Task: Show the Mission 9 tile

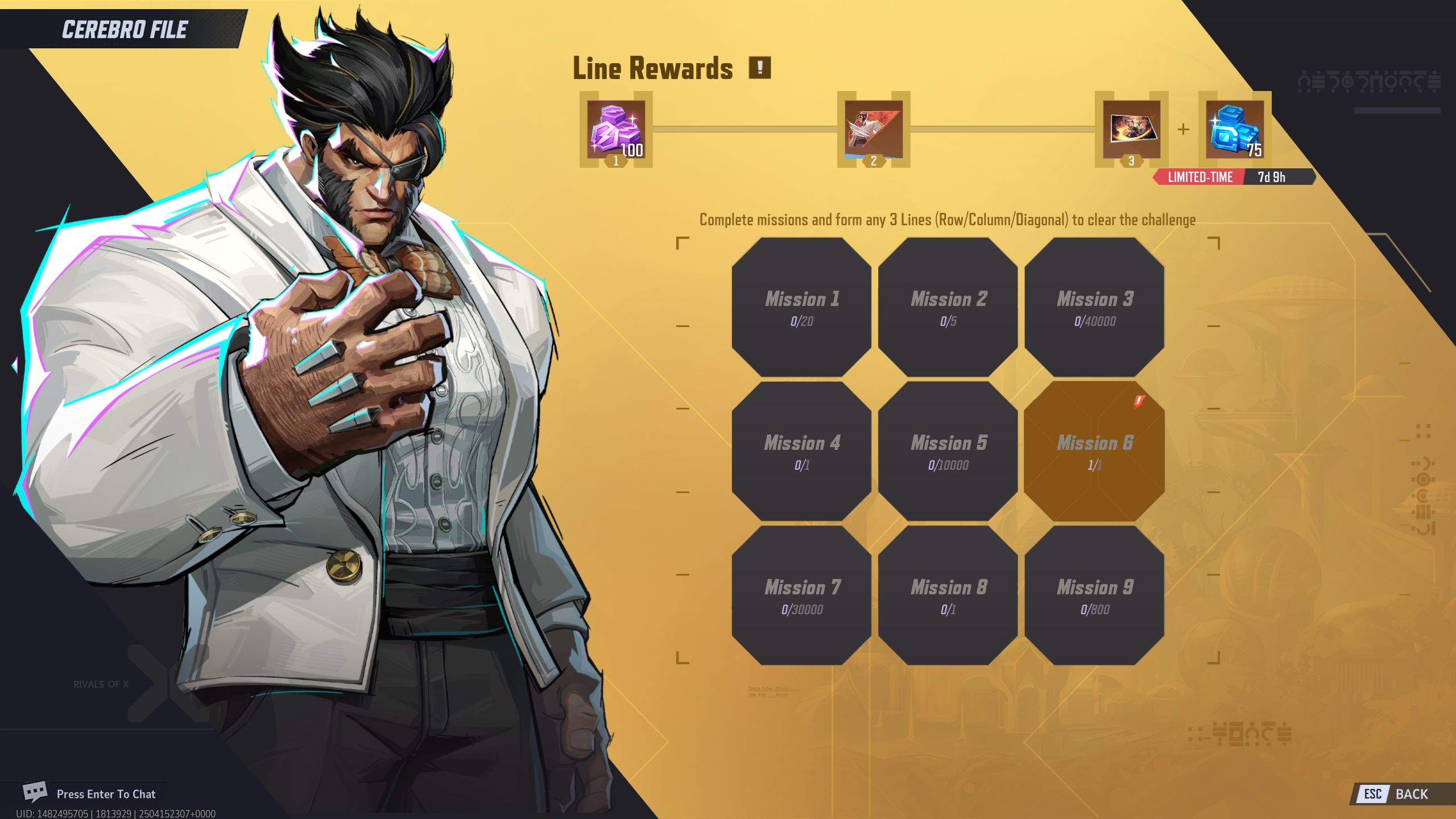Action: [x=1094, y=595]
